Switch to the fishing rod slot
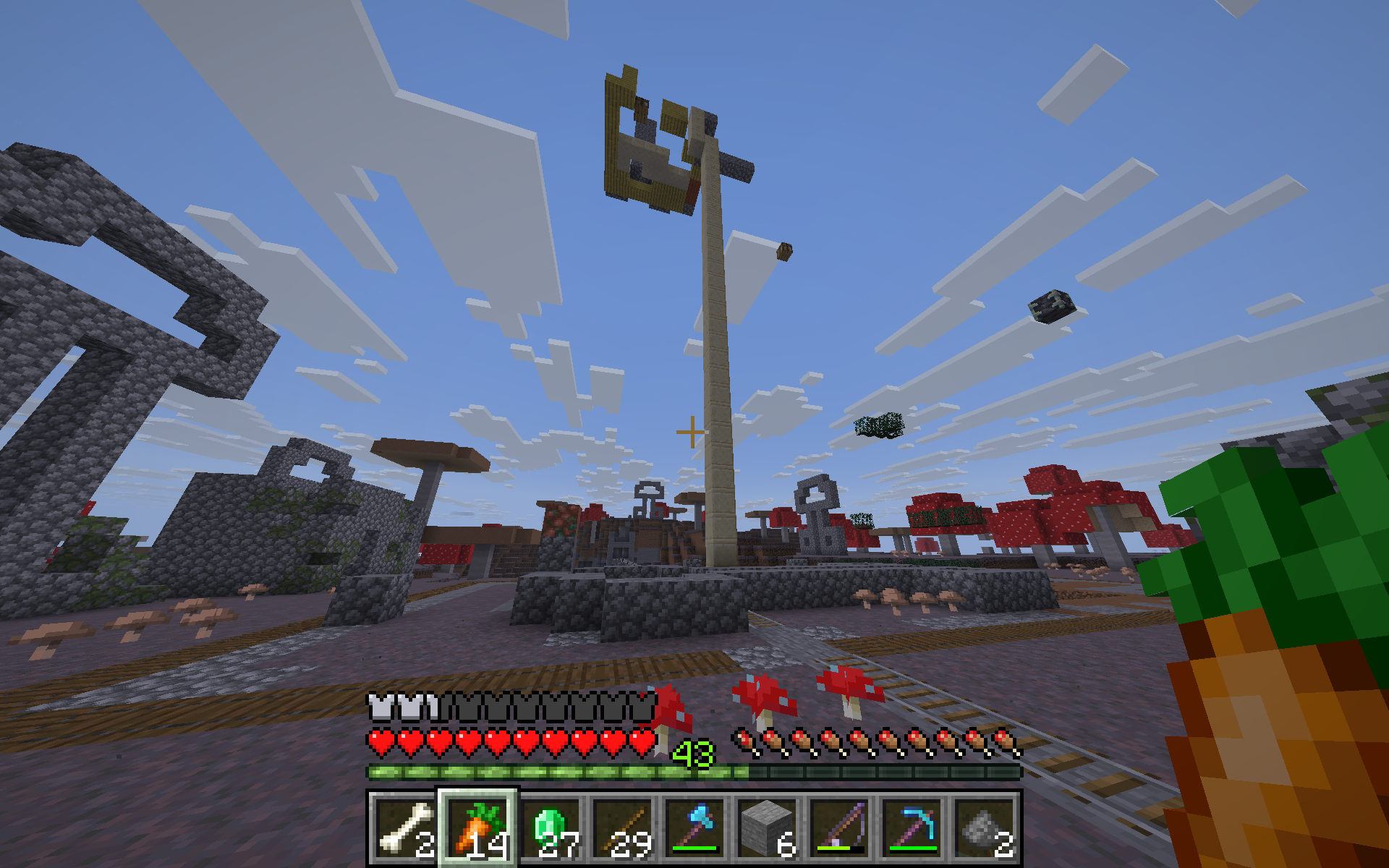1389x868 pixels. point(839,828)
